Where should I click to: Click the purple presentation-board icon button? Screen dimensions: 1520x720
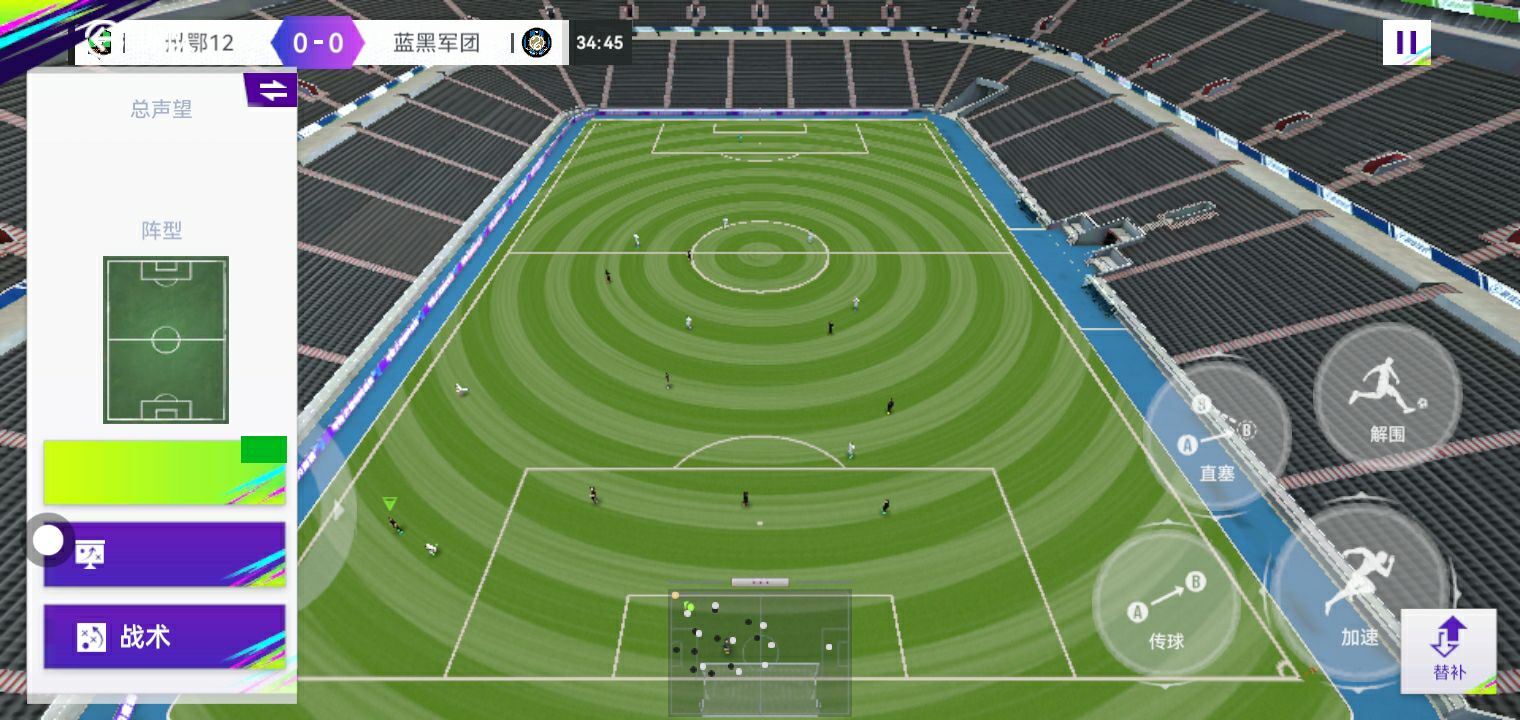point(165,554)
